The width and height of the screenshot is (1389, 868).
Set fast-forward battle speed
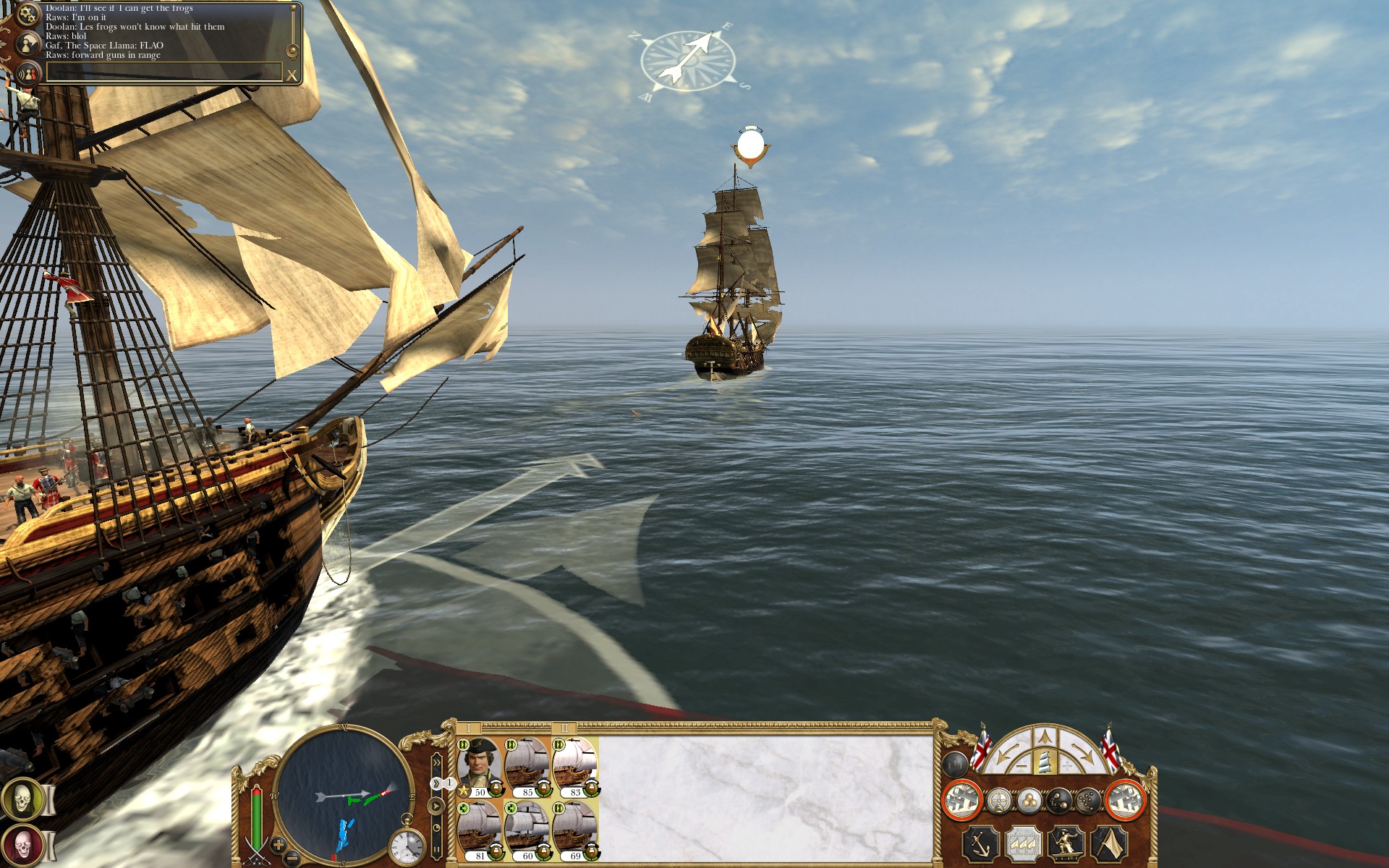(436, 762)
